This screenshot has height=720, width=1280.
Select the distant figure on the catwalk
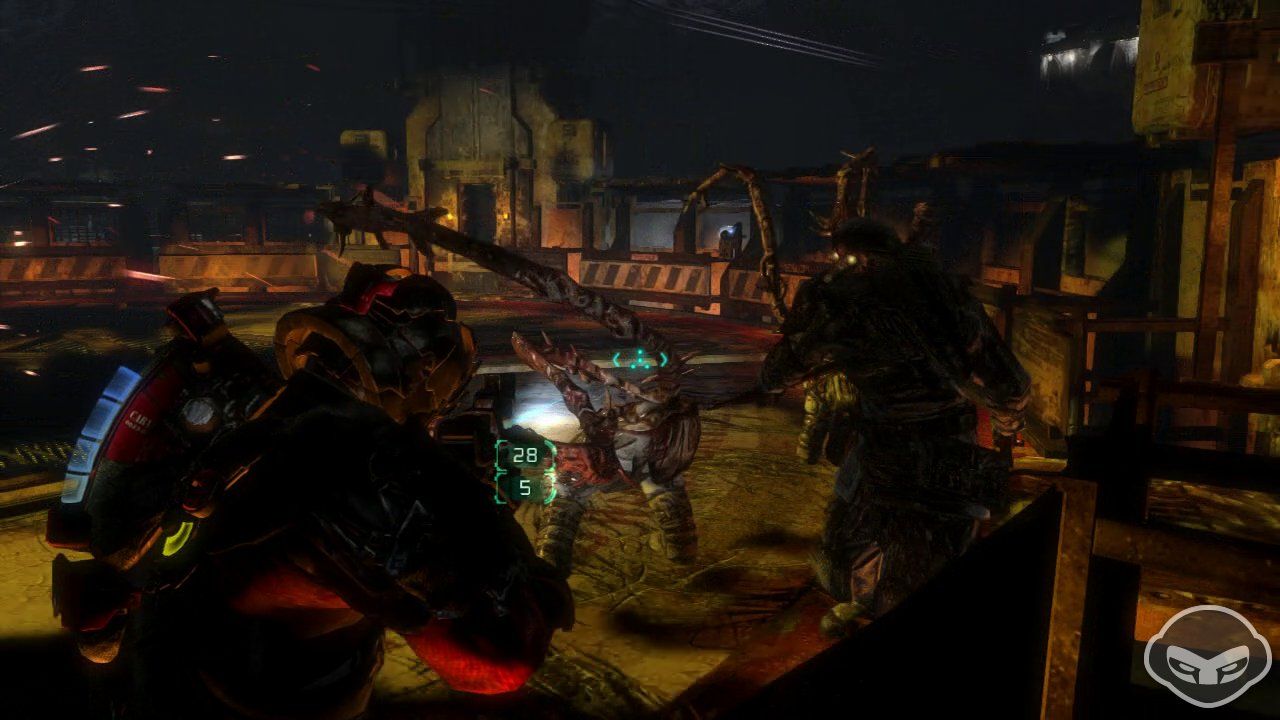[x=730, y=235]
